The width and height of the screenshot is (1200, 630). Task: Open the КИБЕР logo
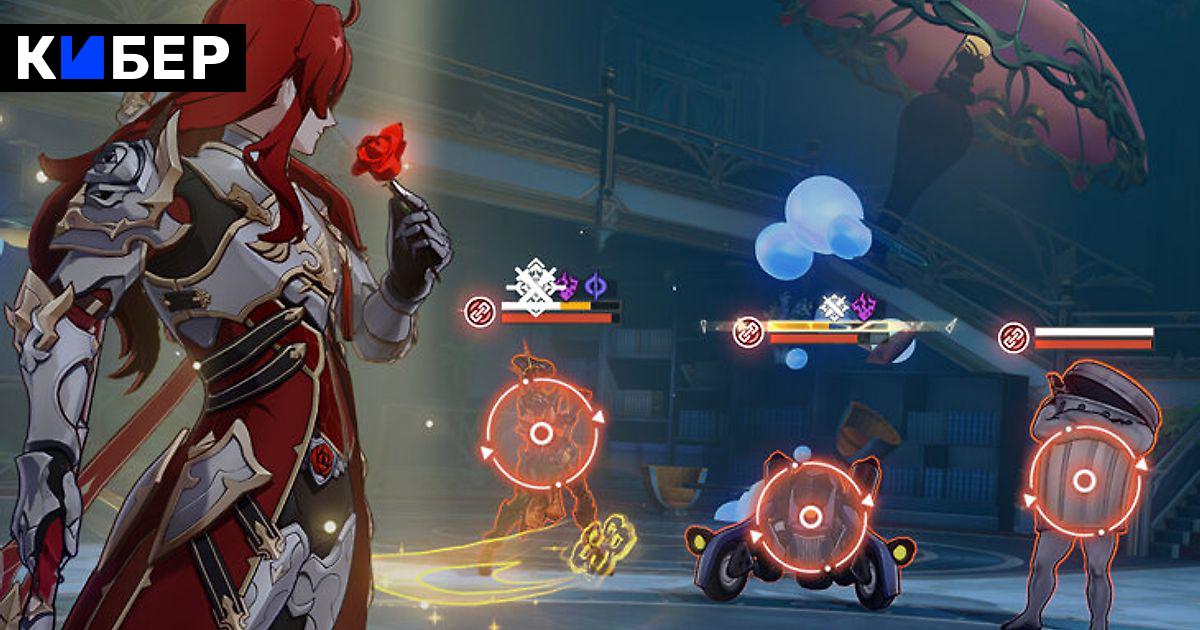click(x=123, y=58)
